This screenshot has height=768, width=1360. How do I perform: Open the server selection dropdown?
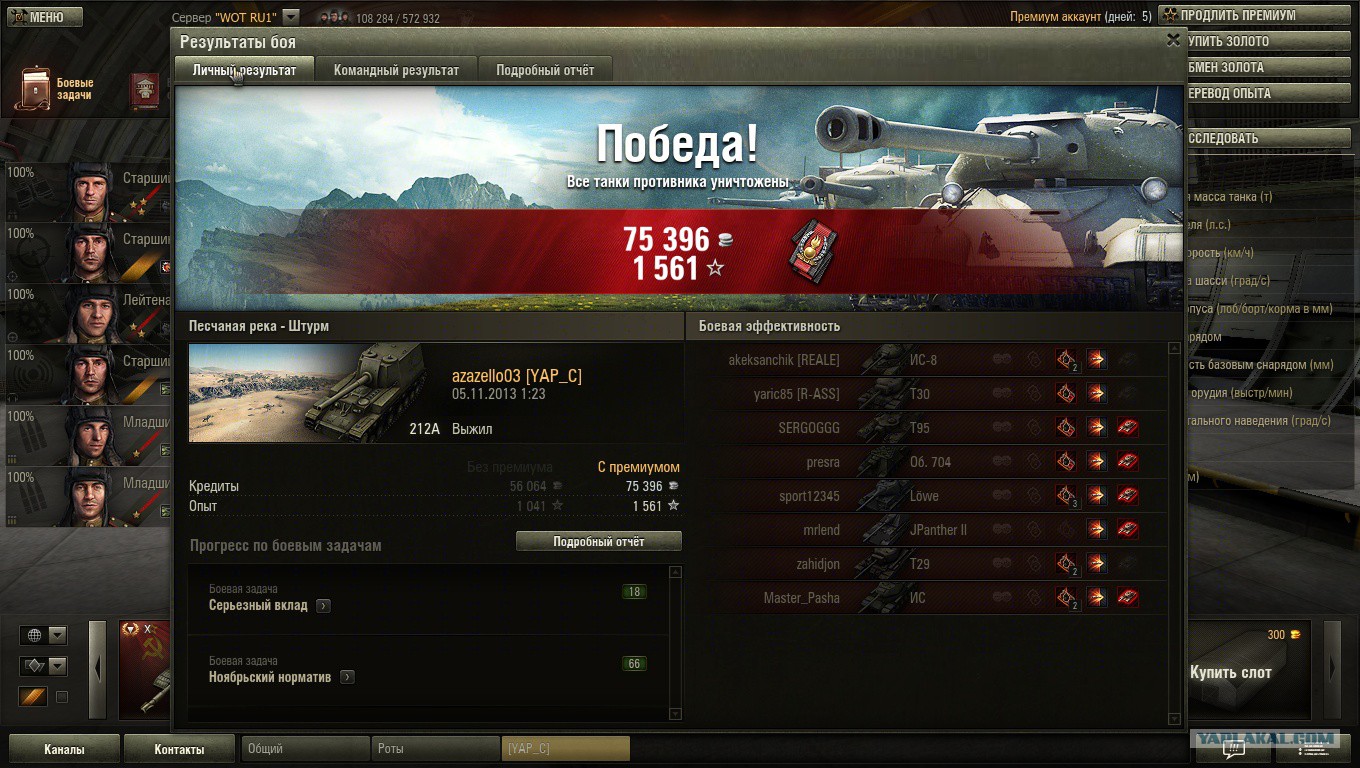pos(290,17)
